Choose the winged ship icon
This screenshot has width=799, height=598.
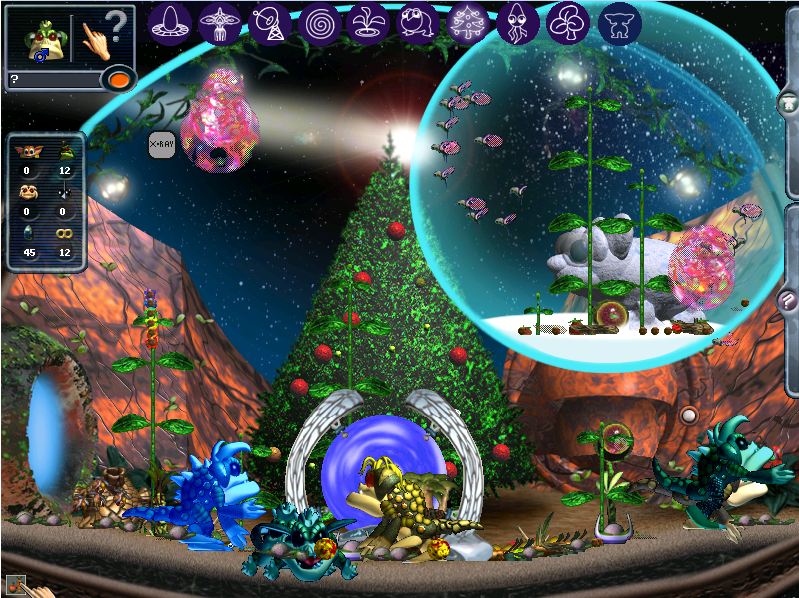(x=220, y=22)
